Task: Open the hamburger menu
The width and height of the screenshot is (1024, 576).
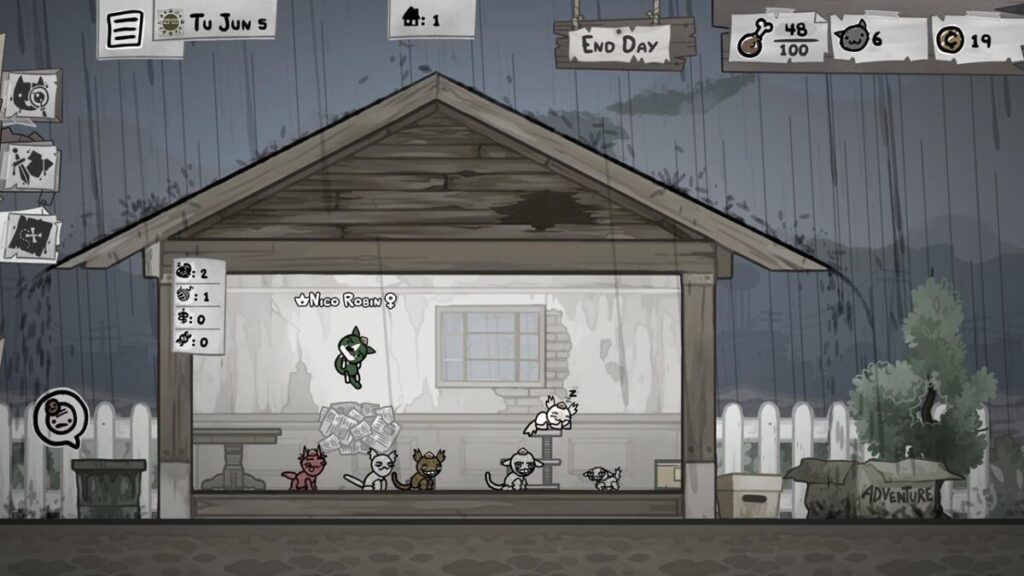Action: (x=124, y=28)
